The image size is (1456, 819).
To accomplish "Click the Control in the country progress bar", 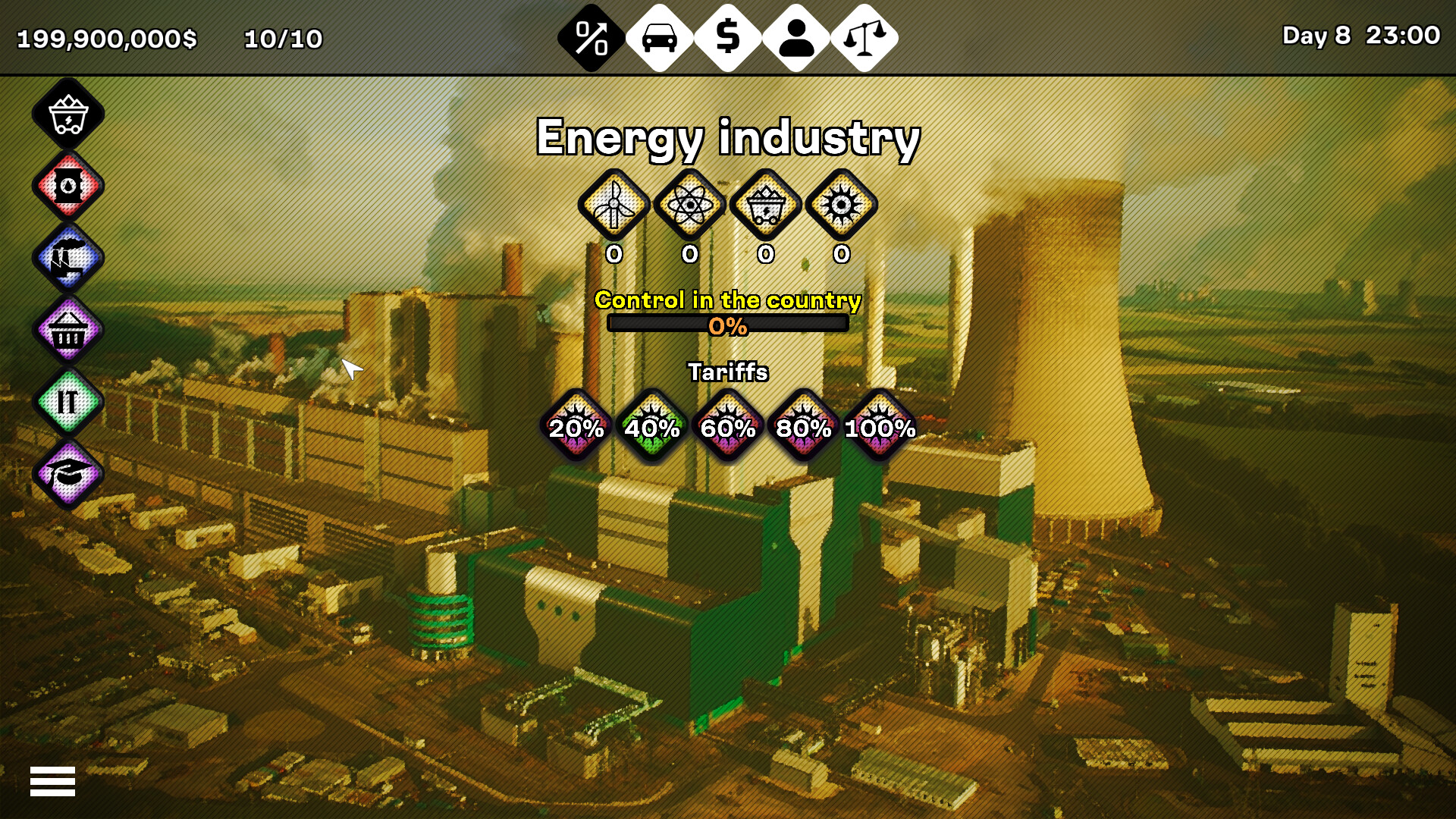I will (728, 325).
